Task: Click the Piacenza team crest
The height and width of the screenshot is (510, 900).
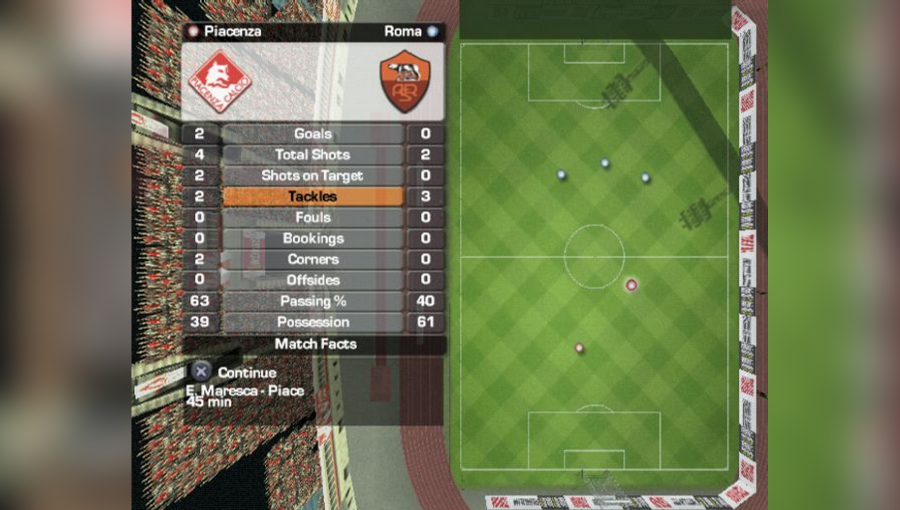Action: [221, 81]
